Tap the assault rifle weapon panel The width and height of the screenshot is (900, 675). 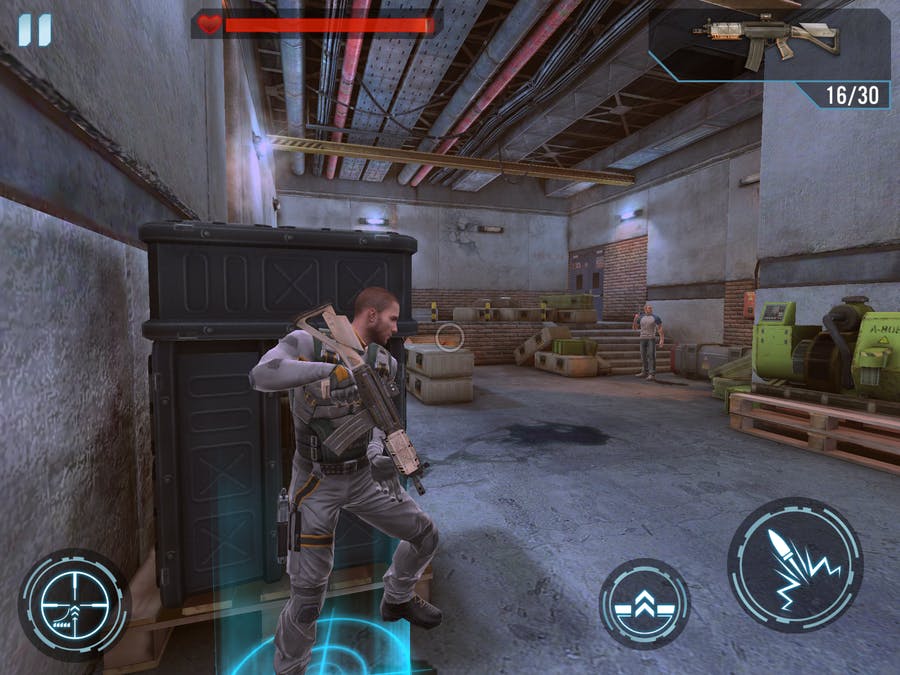coord(768,45)
